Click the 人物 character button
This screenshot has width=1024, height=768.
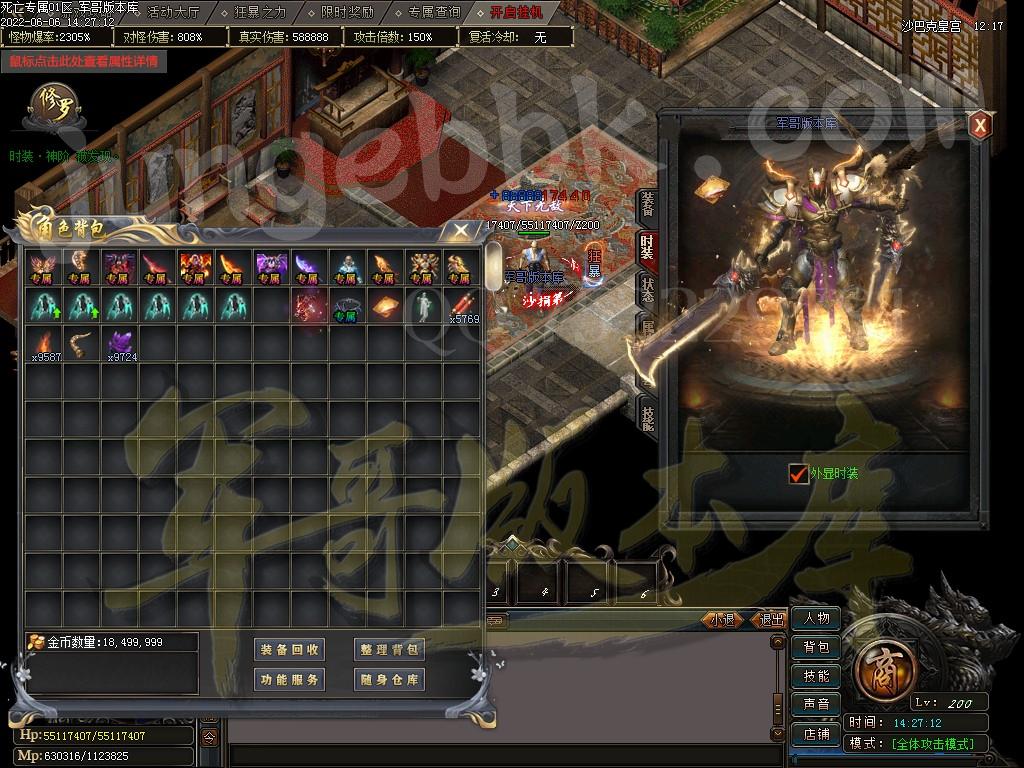816,619
